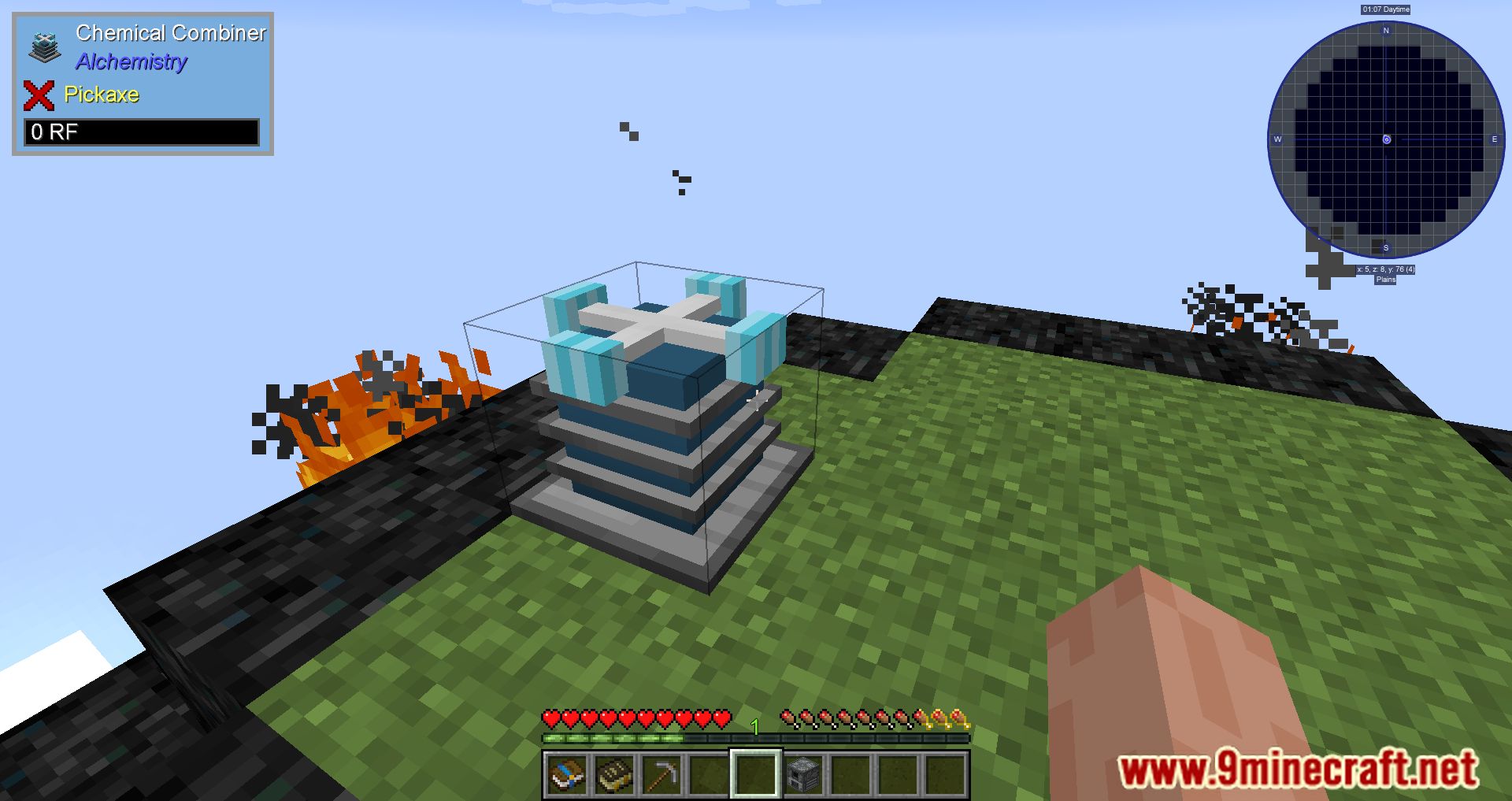
Task: Click the Plains biome label below the minimap
Action: coord(1386,278)
